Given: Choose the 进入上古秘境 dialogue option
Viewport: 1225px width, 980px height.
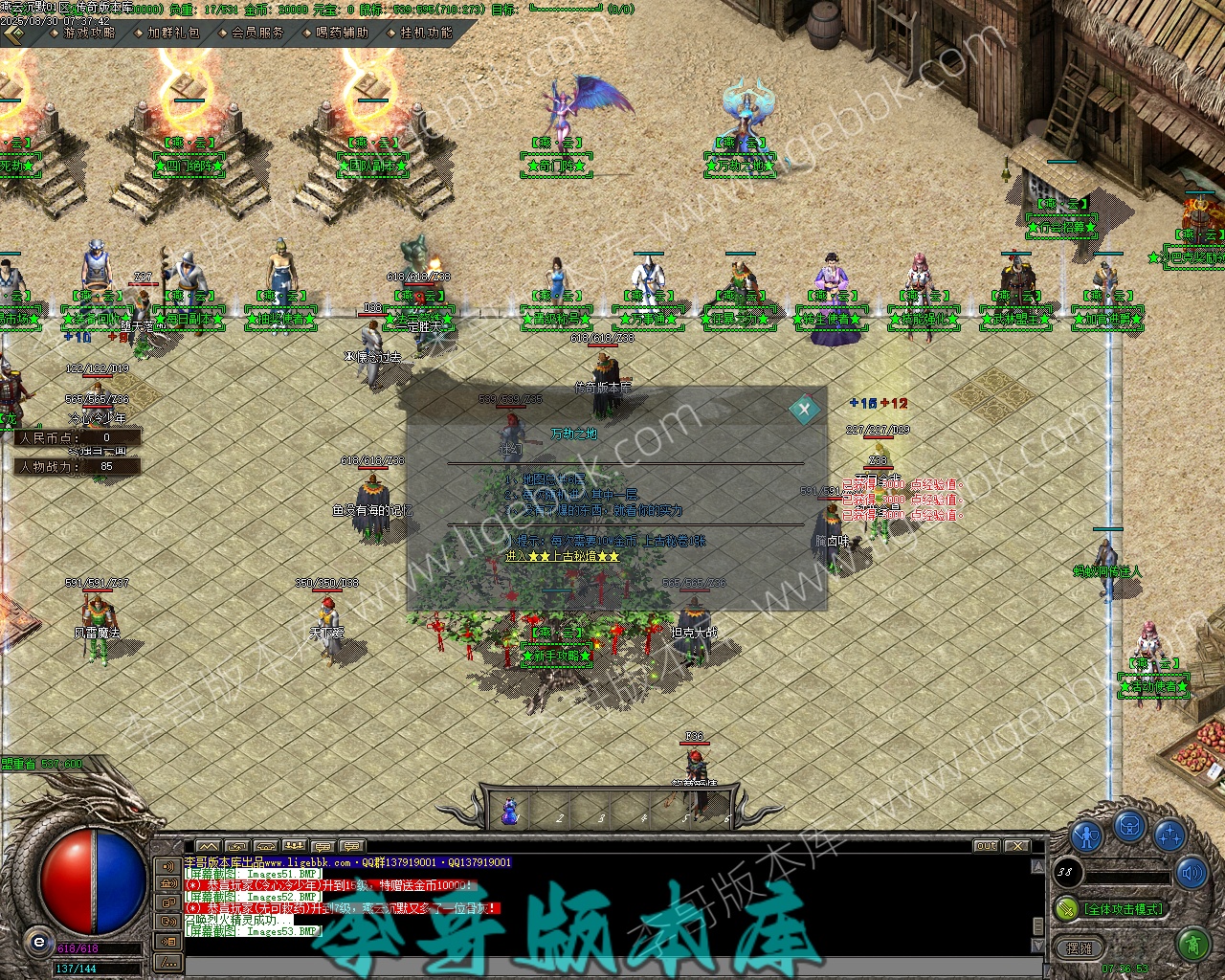Looking at the screenshot, I should (562, 556).
